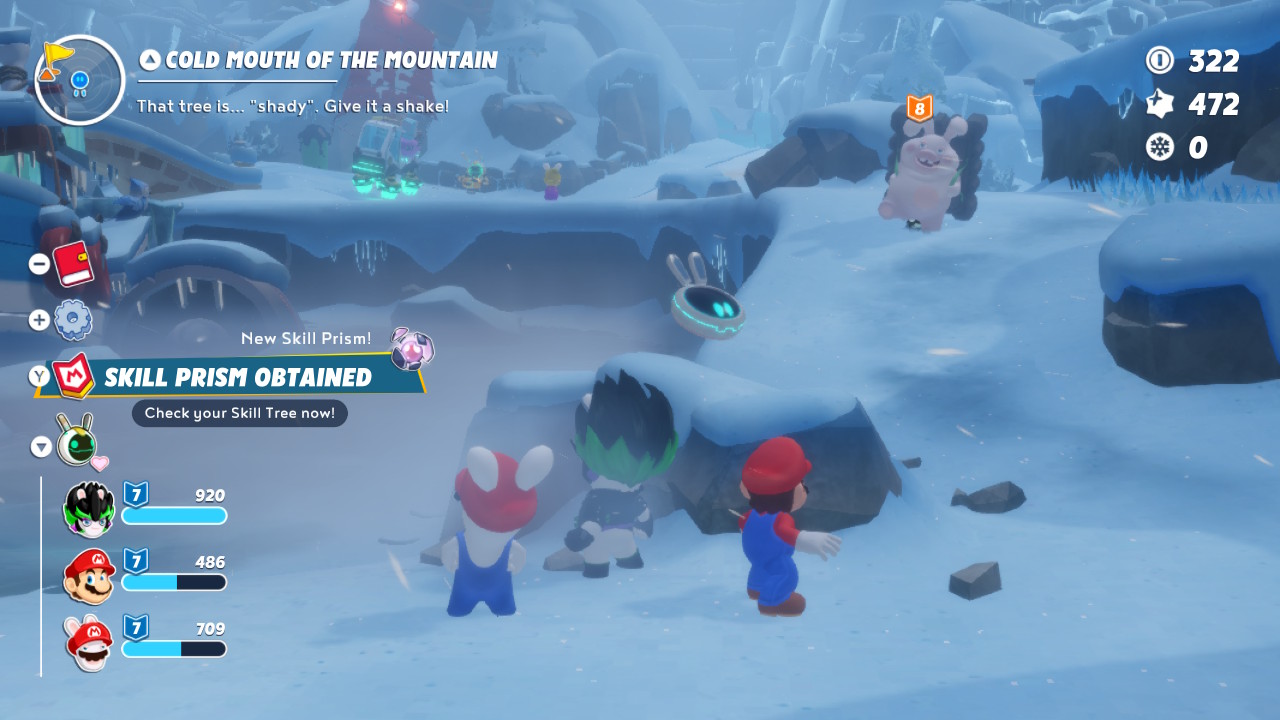Choose the green-haired Edge hero portrait
This screenshot has width=1280, height=720.
coord(89,508)
